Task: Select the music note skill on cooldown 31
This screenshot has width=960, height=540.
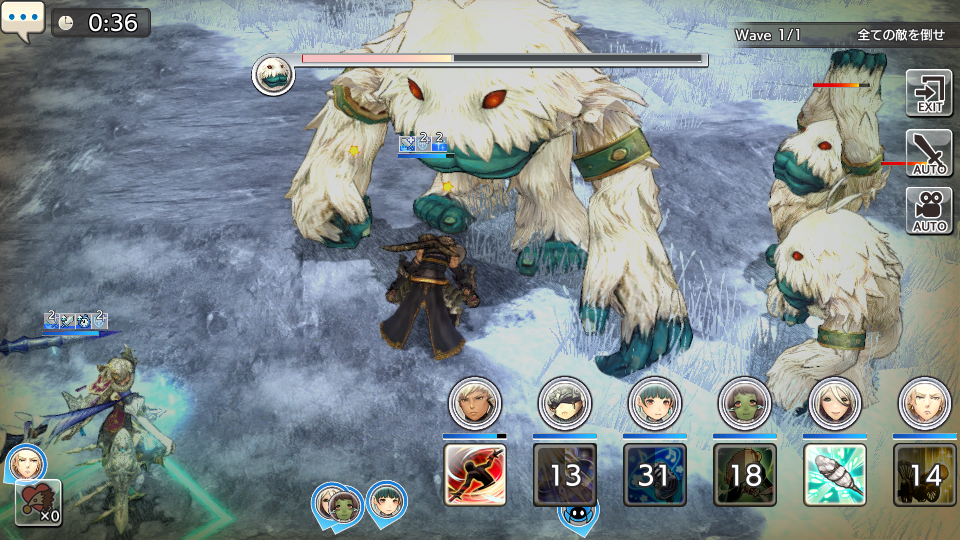Action: point(655,474)
